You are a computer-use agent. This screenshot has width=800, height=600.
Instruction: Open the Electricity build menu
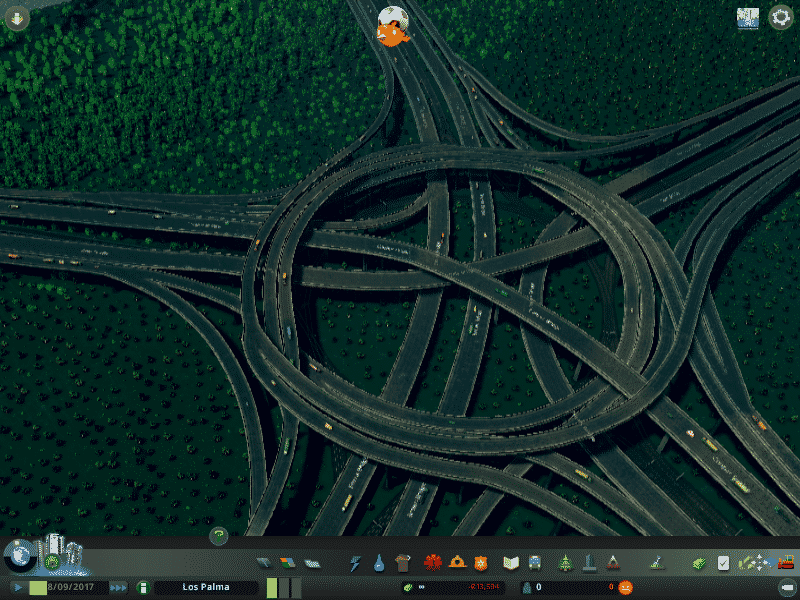point(355,563)
